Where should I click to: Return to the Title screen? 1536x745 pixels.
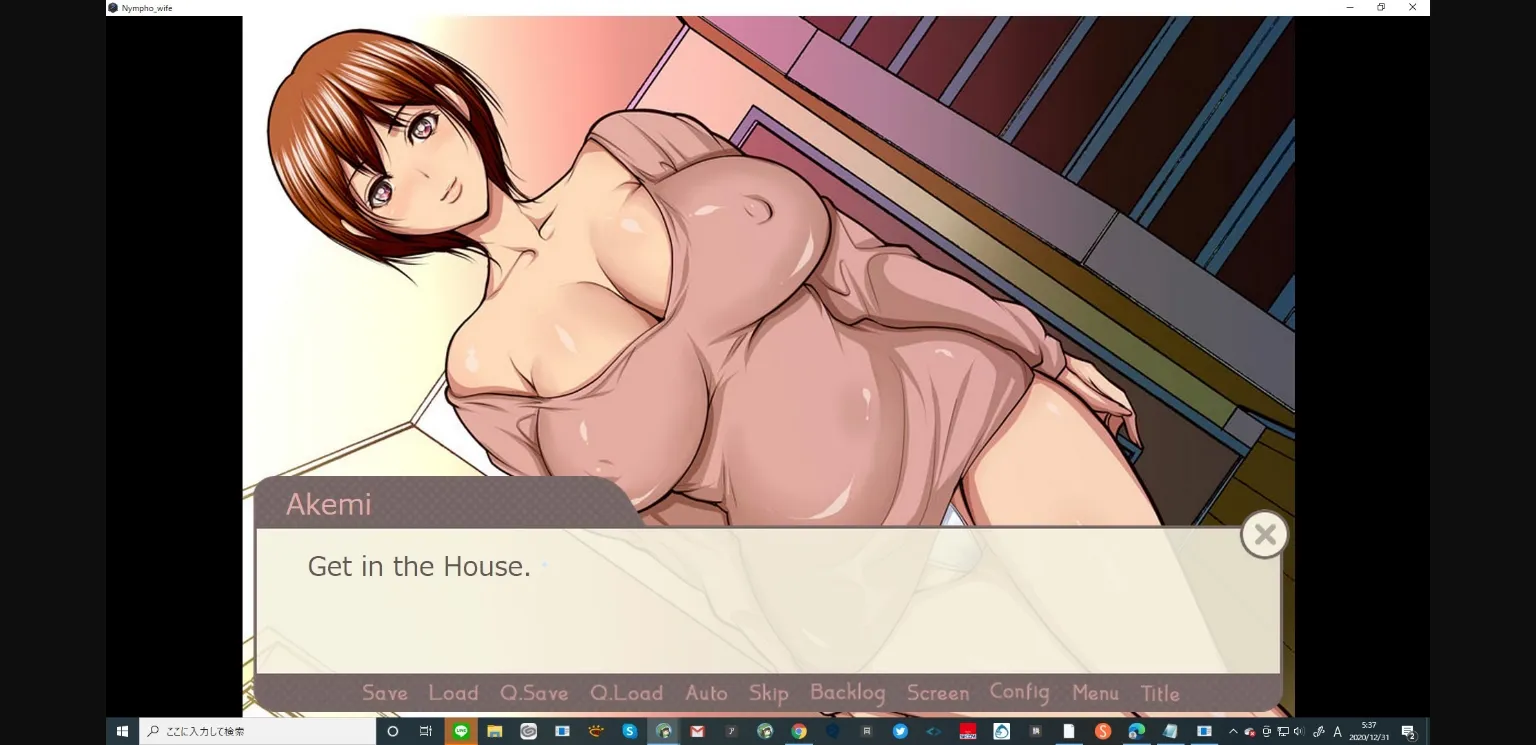pos(1160,693)
